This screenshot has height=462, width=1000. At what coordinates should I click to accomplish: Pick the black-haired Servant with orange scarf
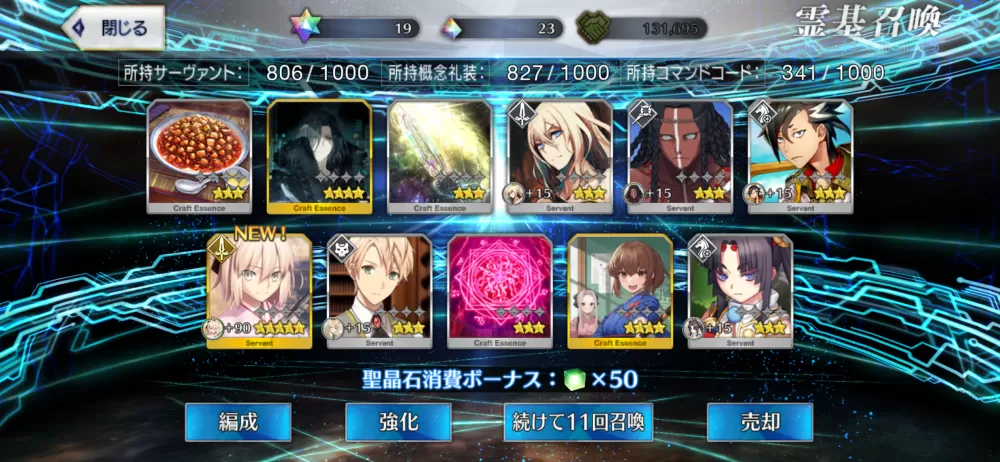(x=800, y=156)
